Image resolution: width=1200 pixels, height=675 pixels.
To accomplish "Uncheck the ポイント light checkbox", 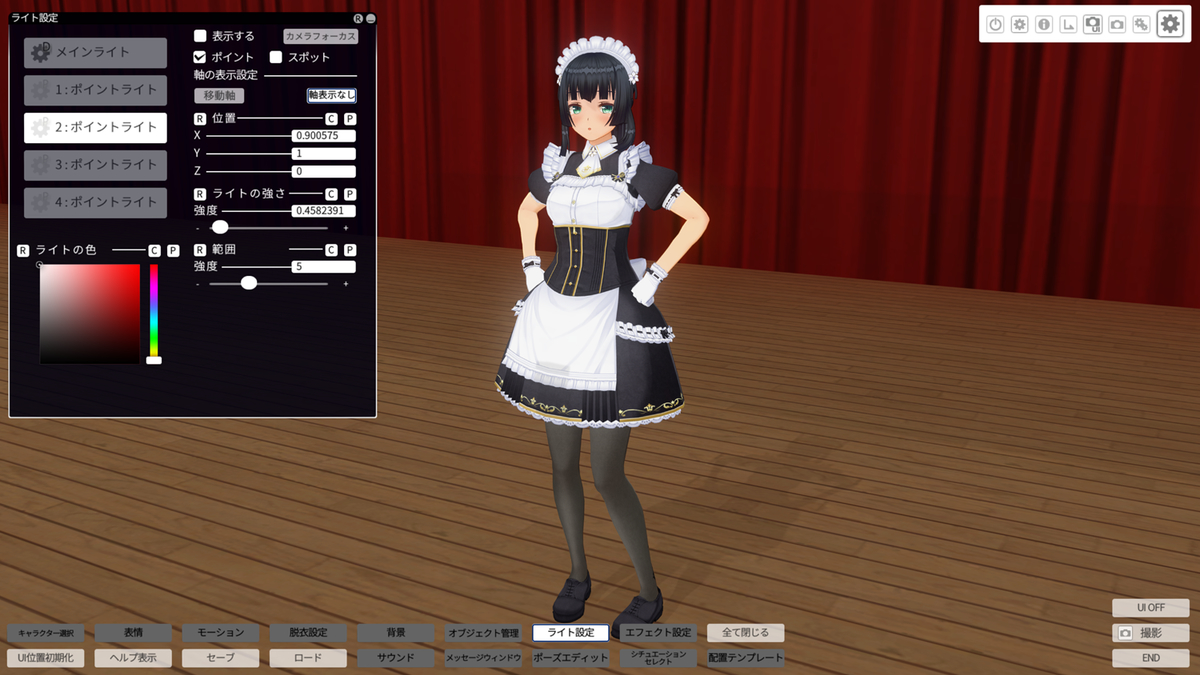I will coord(200,57).
